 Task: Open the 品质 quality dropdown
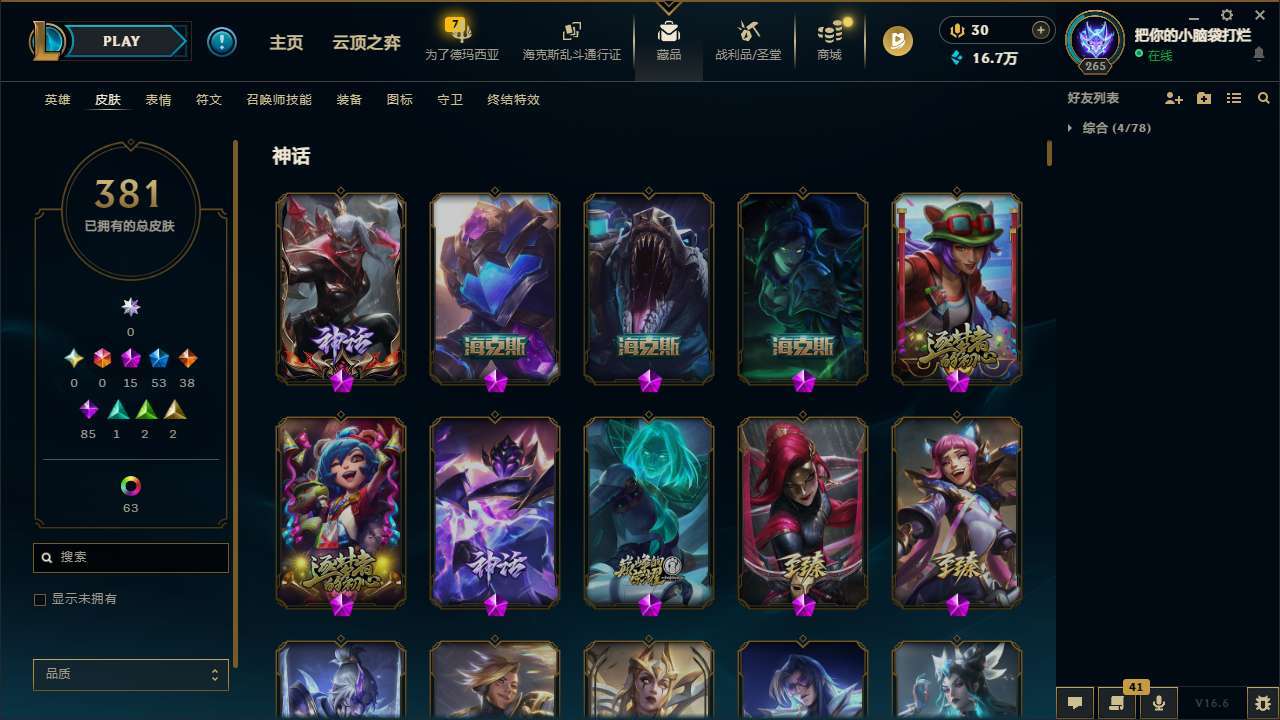pyautogui.click(x=130, y=674)
